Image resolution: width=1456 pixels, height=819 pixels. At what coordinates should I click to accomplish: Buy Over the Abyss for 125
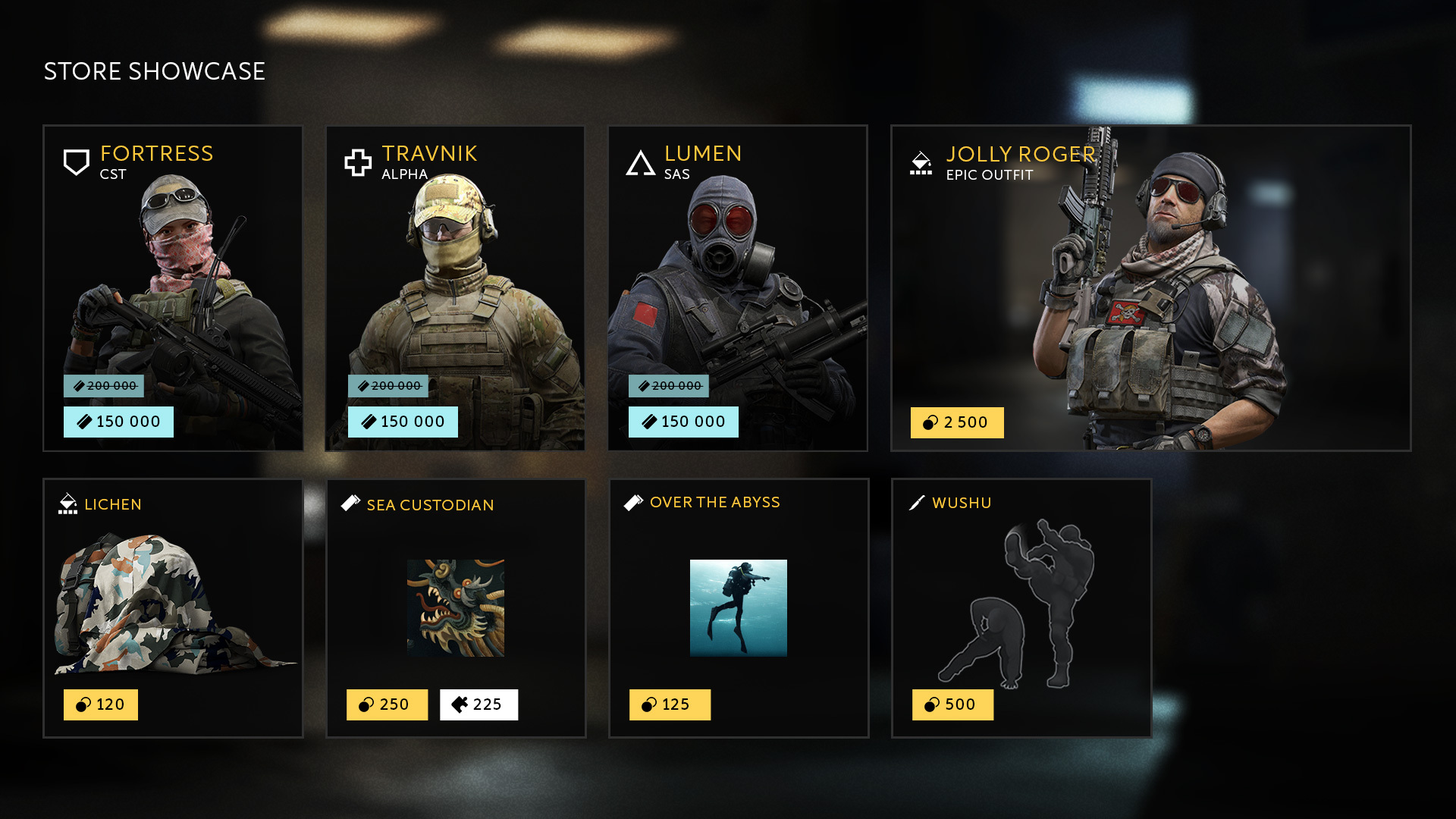pyautogui.click(x=670, y=704)
